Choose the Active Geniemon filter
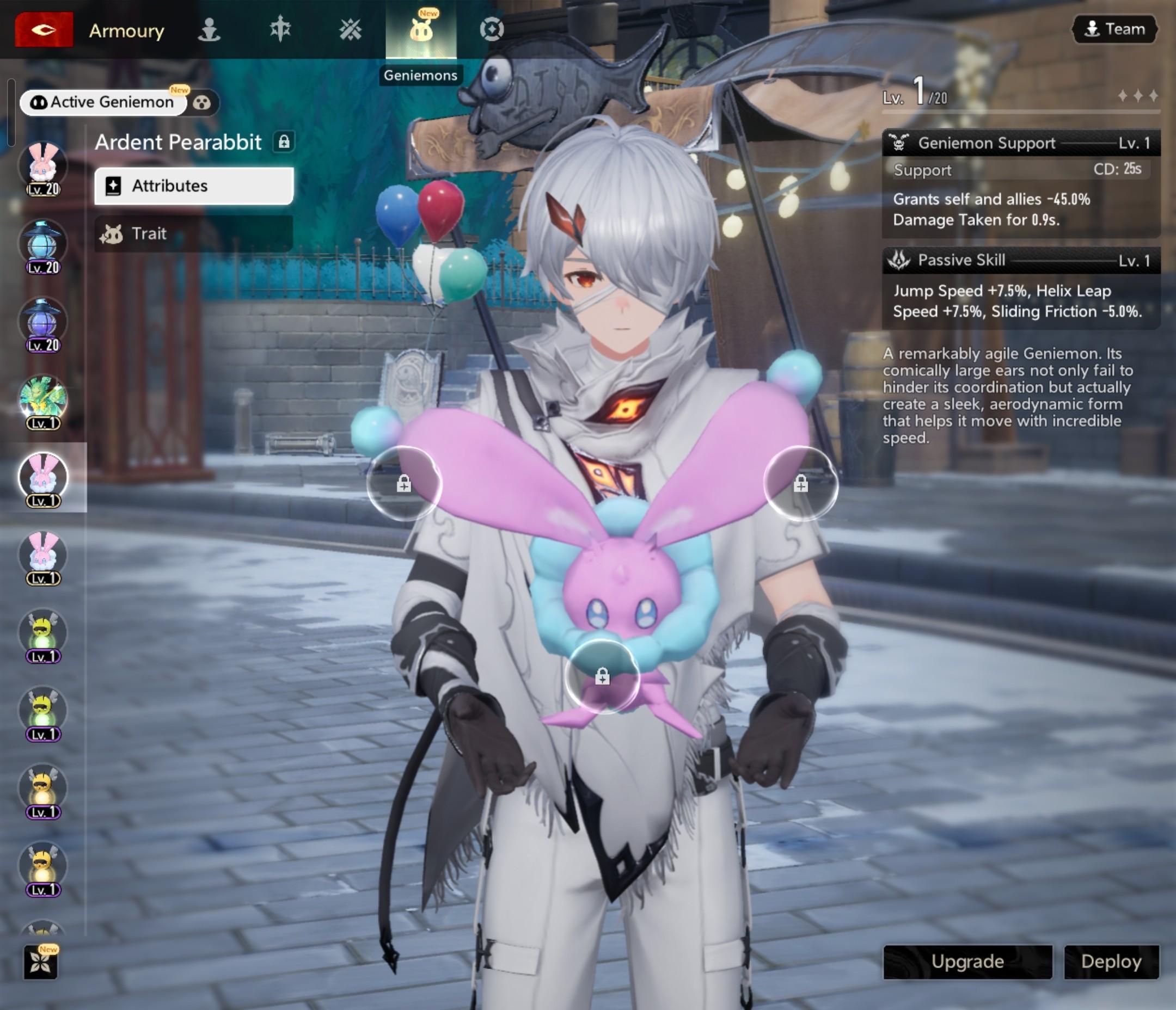The height and width of the screenshot is (1010, 1176). (x=103, y=103)
